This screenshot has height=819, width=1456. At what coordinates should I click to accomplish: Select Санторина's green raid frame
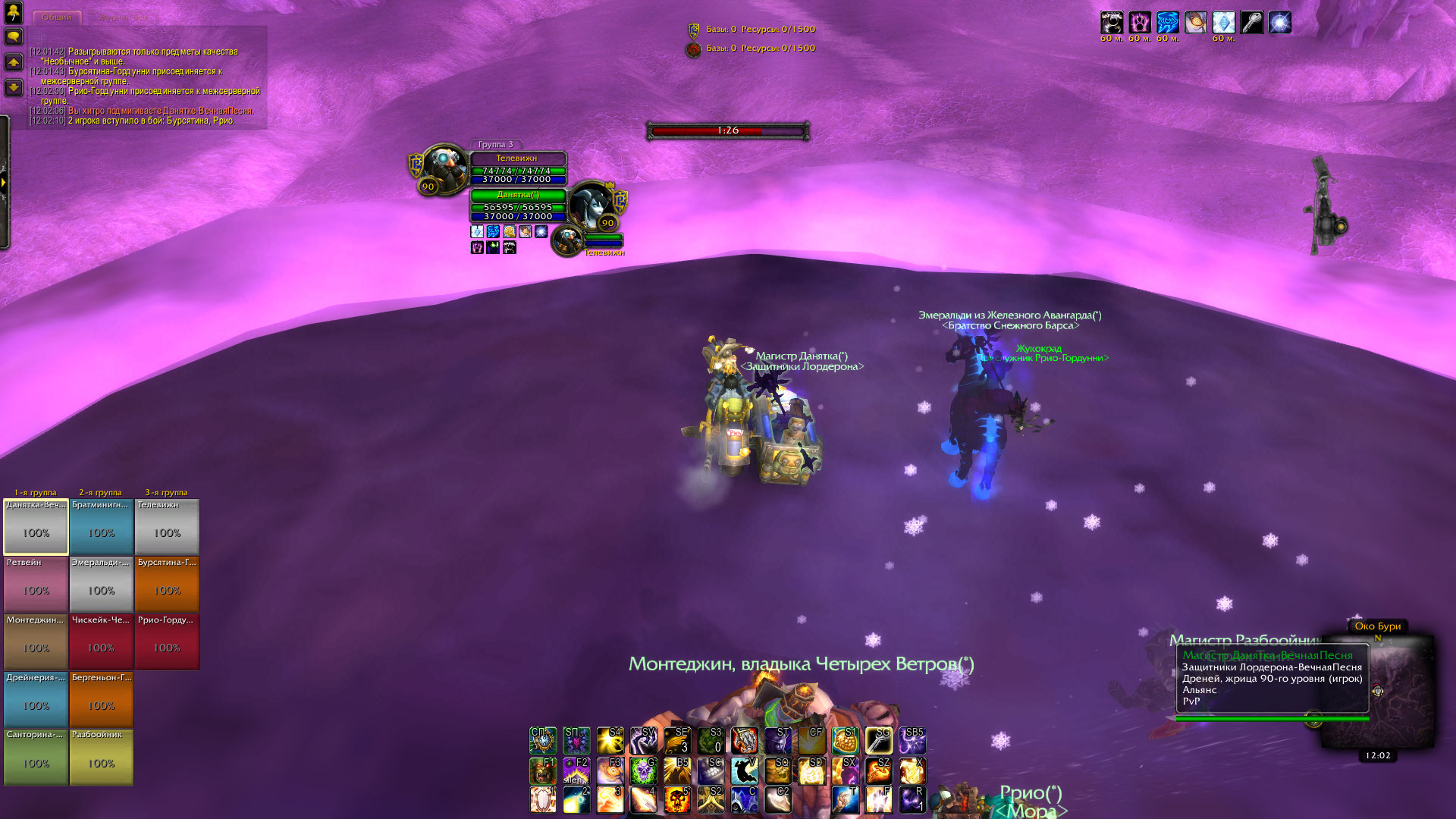click(36, 757)
